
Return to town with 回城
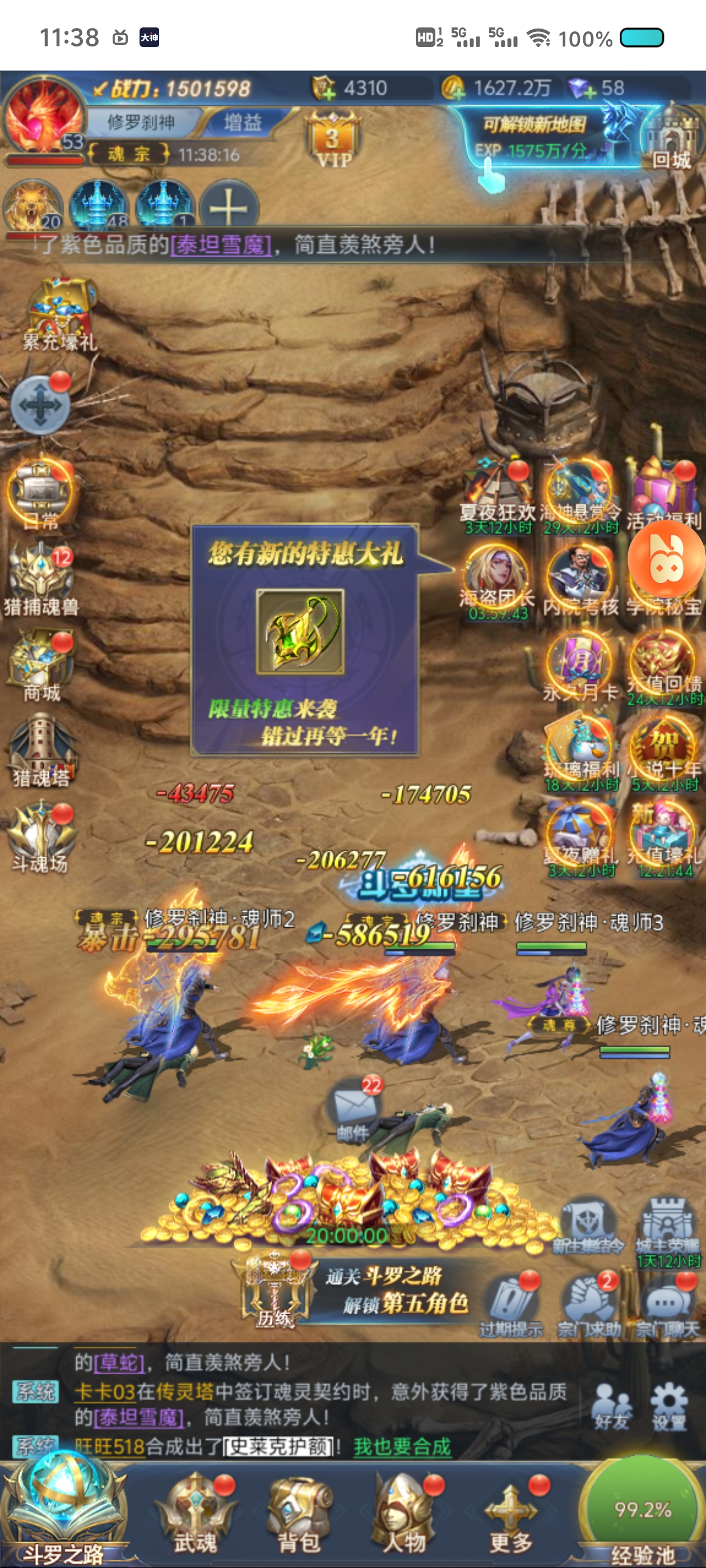pos(671,137)
